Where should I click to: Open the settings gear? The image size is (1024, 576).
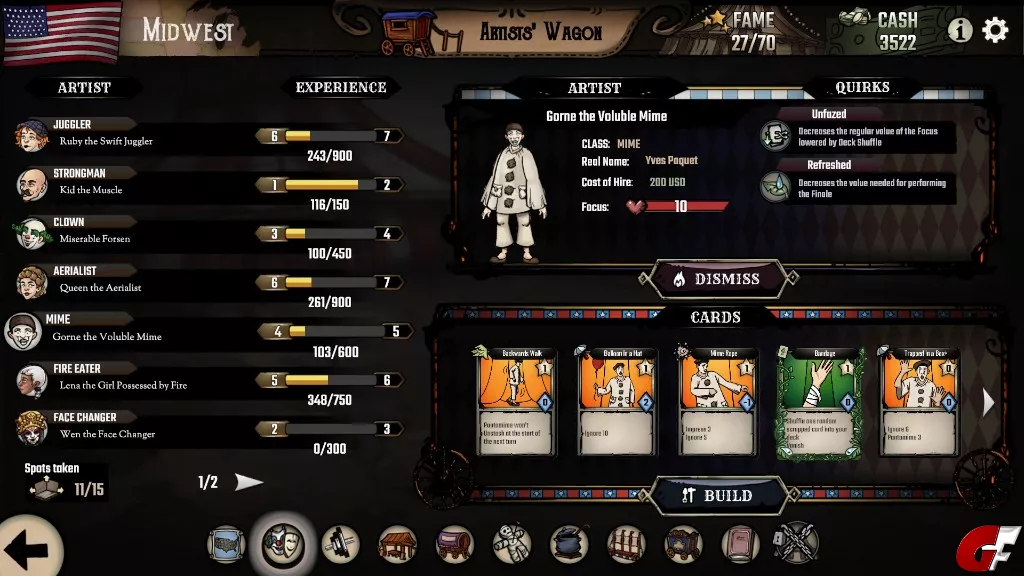pyautogui.click(x=995, y=30)
